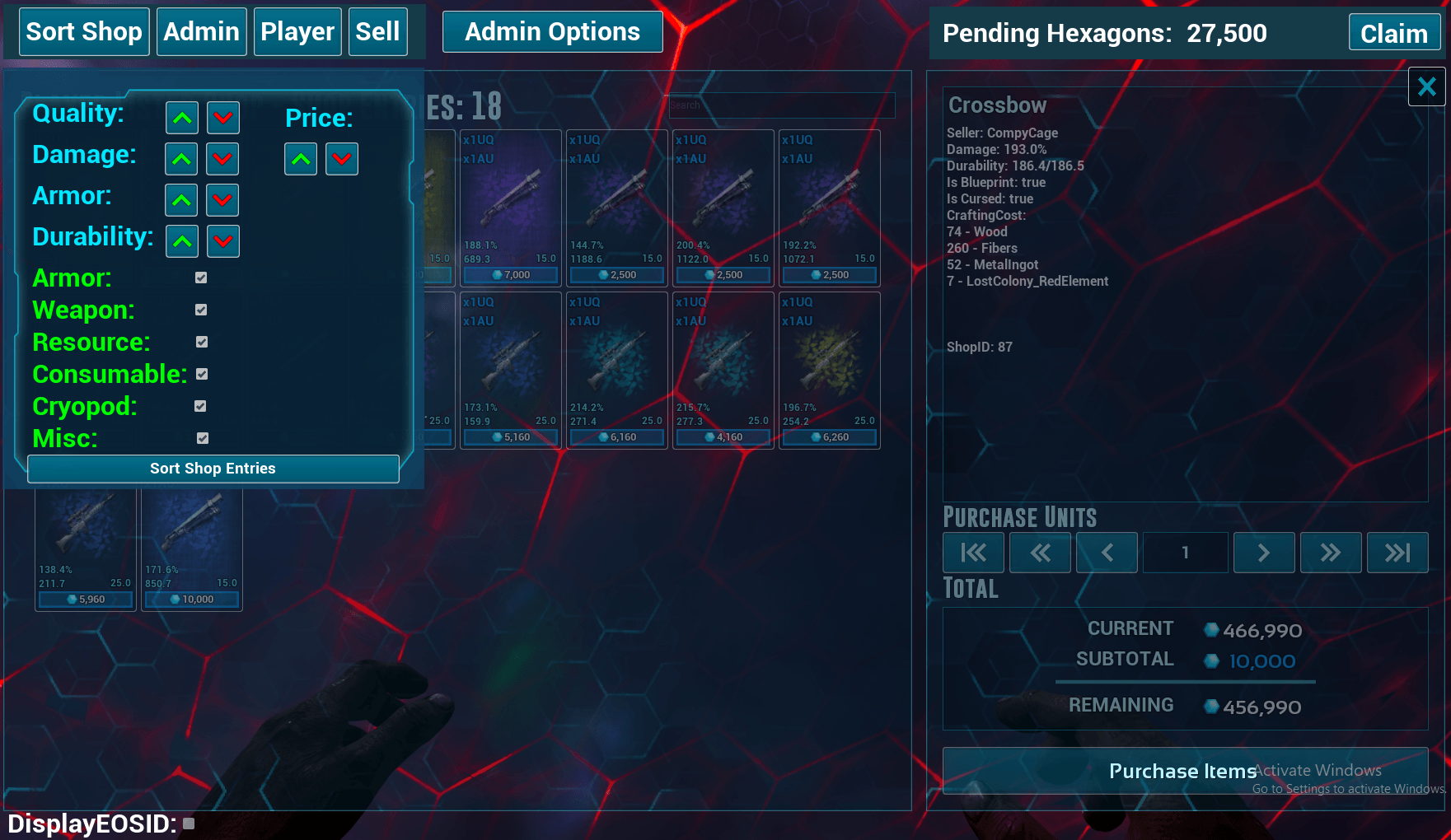Toggle the Cryopod filter checkbox
The width and height of the screenshot is (1451, 840).
pyautogui.click(x=200, y=406)
